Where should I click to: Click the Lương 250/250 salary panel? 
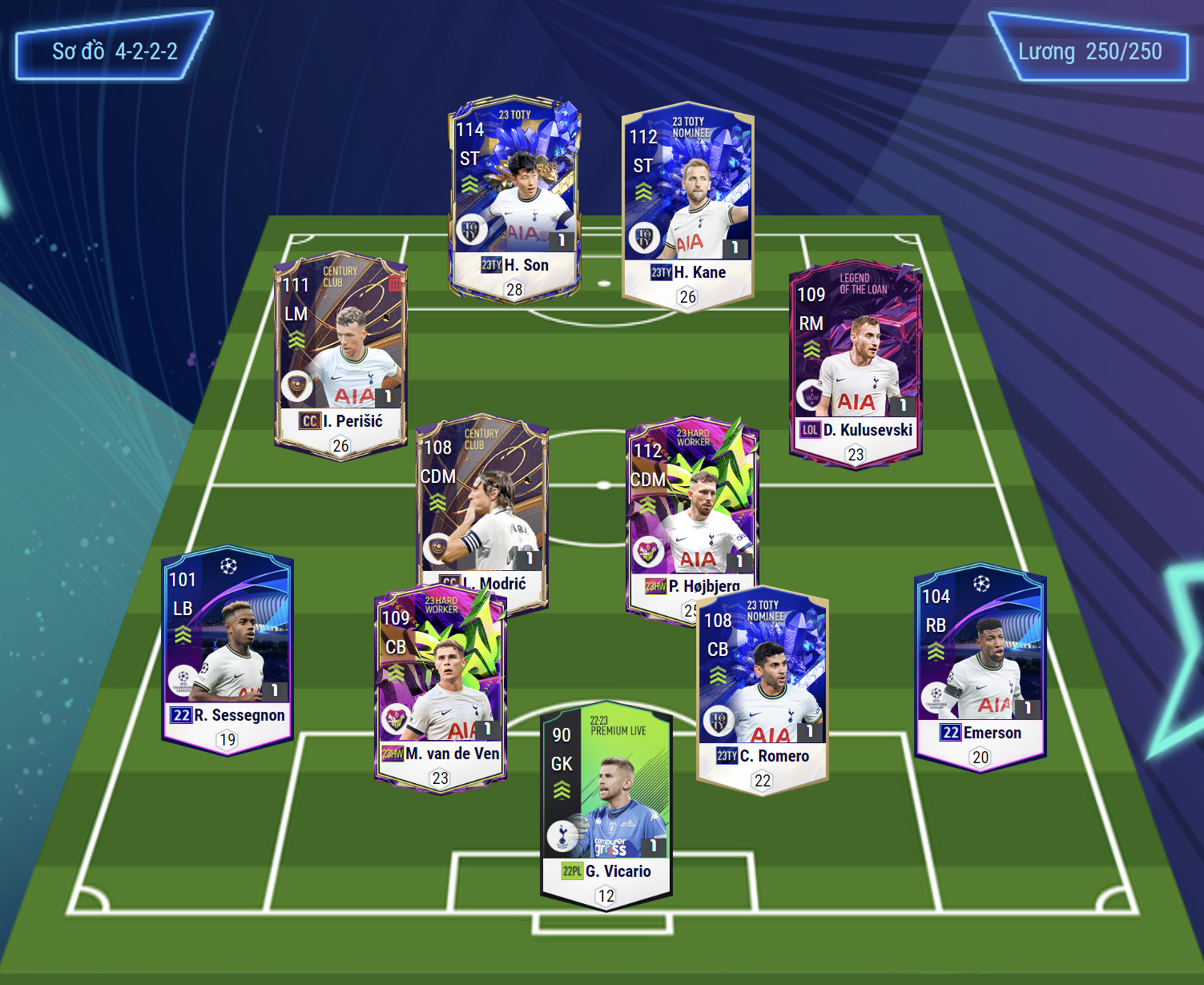[x=1089, y=51]
